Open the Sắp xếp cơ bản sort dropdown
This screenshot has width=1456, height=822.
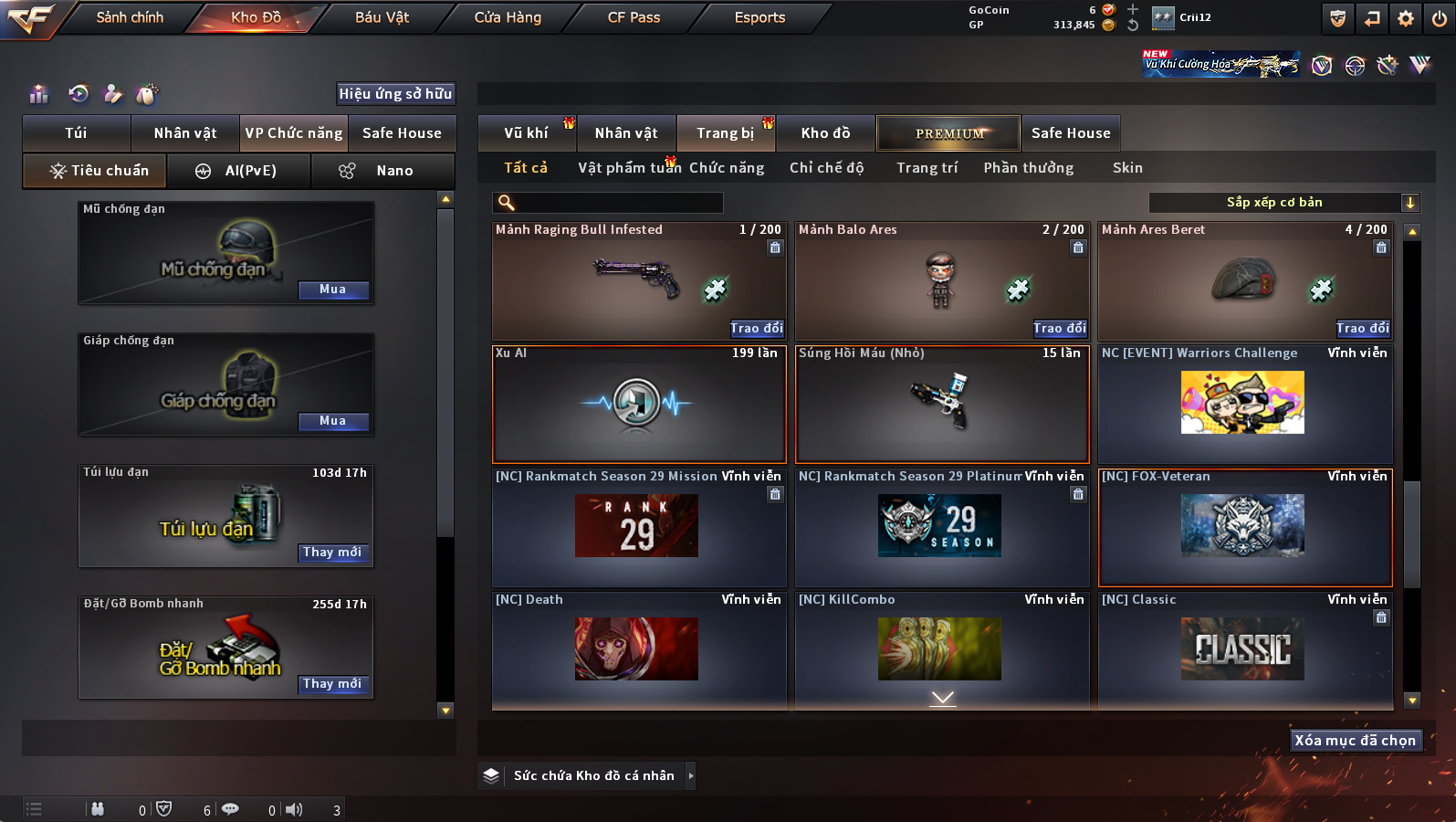pyautogui.click(x=1283, y=203)
